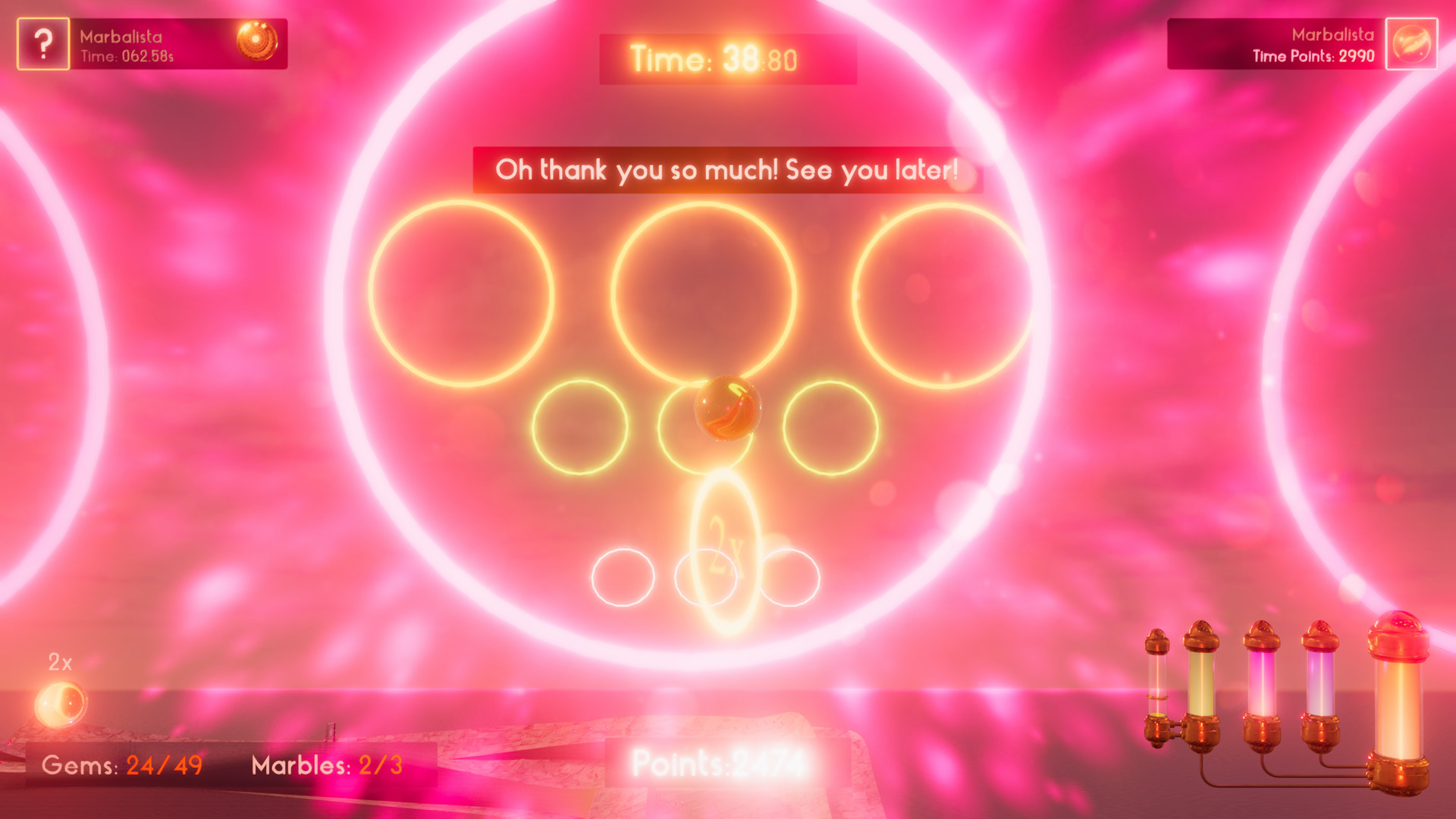Click the orange Marbalista marble emblem
1456x819 pixels.
pyautogui.click(x=258, y=40)
